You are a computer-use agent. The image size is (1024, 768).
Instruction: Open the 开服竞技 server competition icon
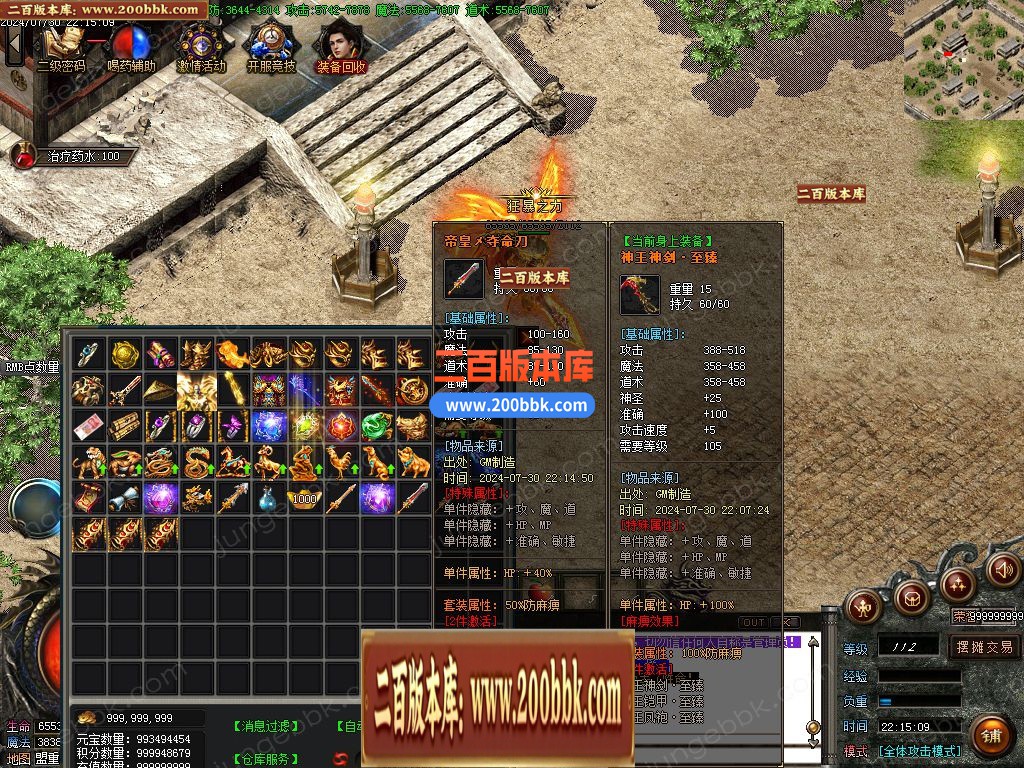click(x=271, y=45)
